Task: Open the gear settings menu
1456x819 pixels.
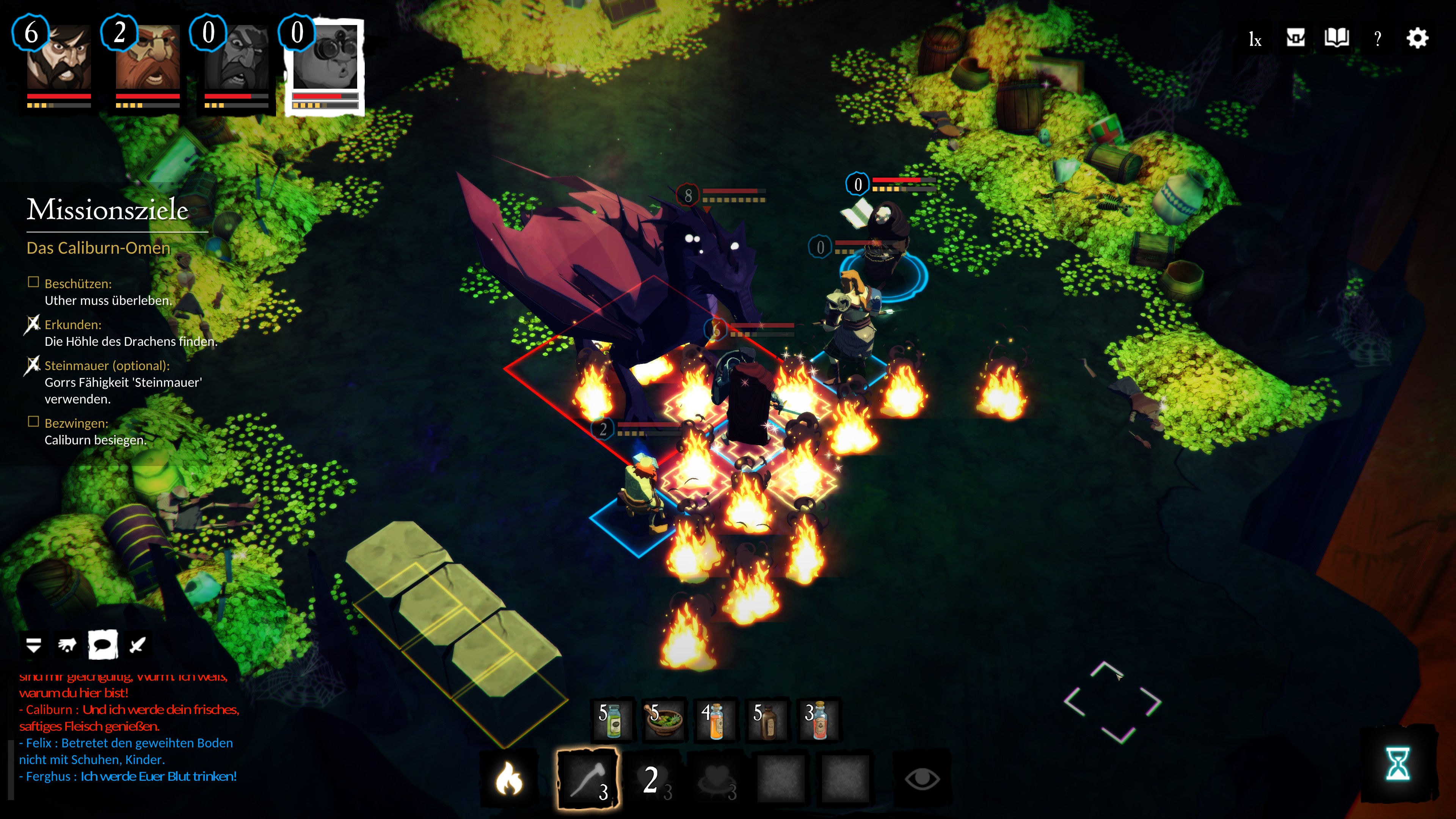Action: click(1418, 38)
